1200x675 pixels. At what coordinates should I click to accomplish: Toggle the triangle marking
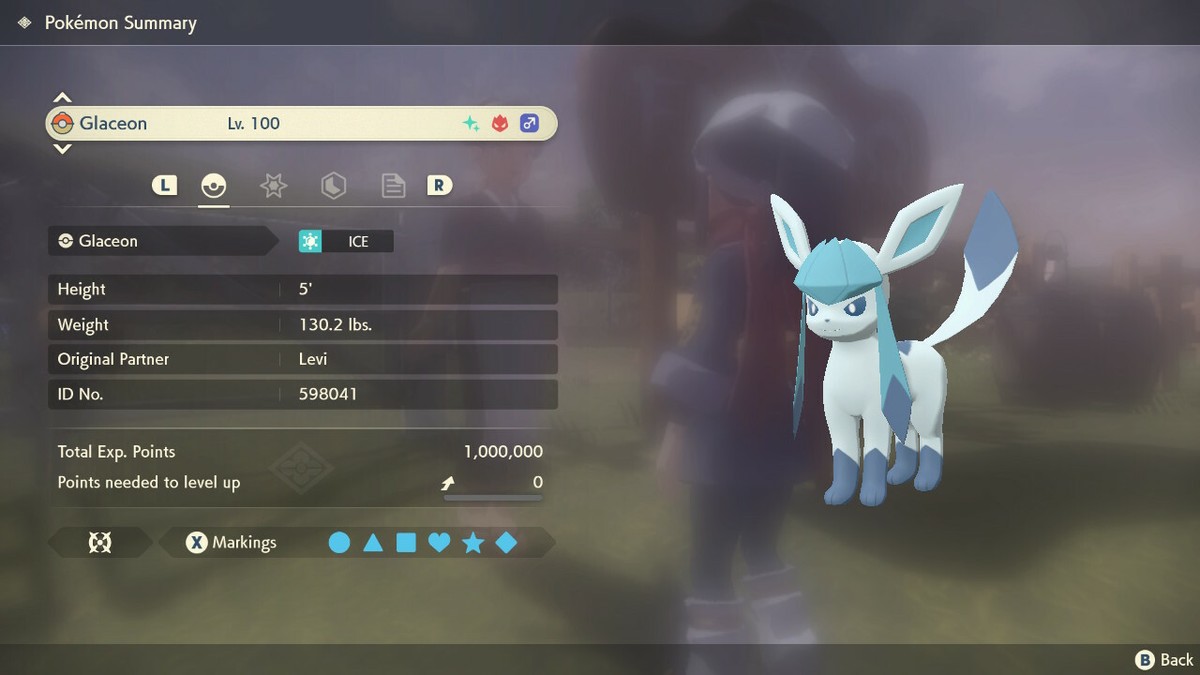click(373, 543)
